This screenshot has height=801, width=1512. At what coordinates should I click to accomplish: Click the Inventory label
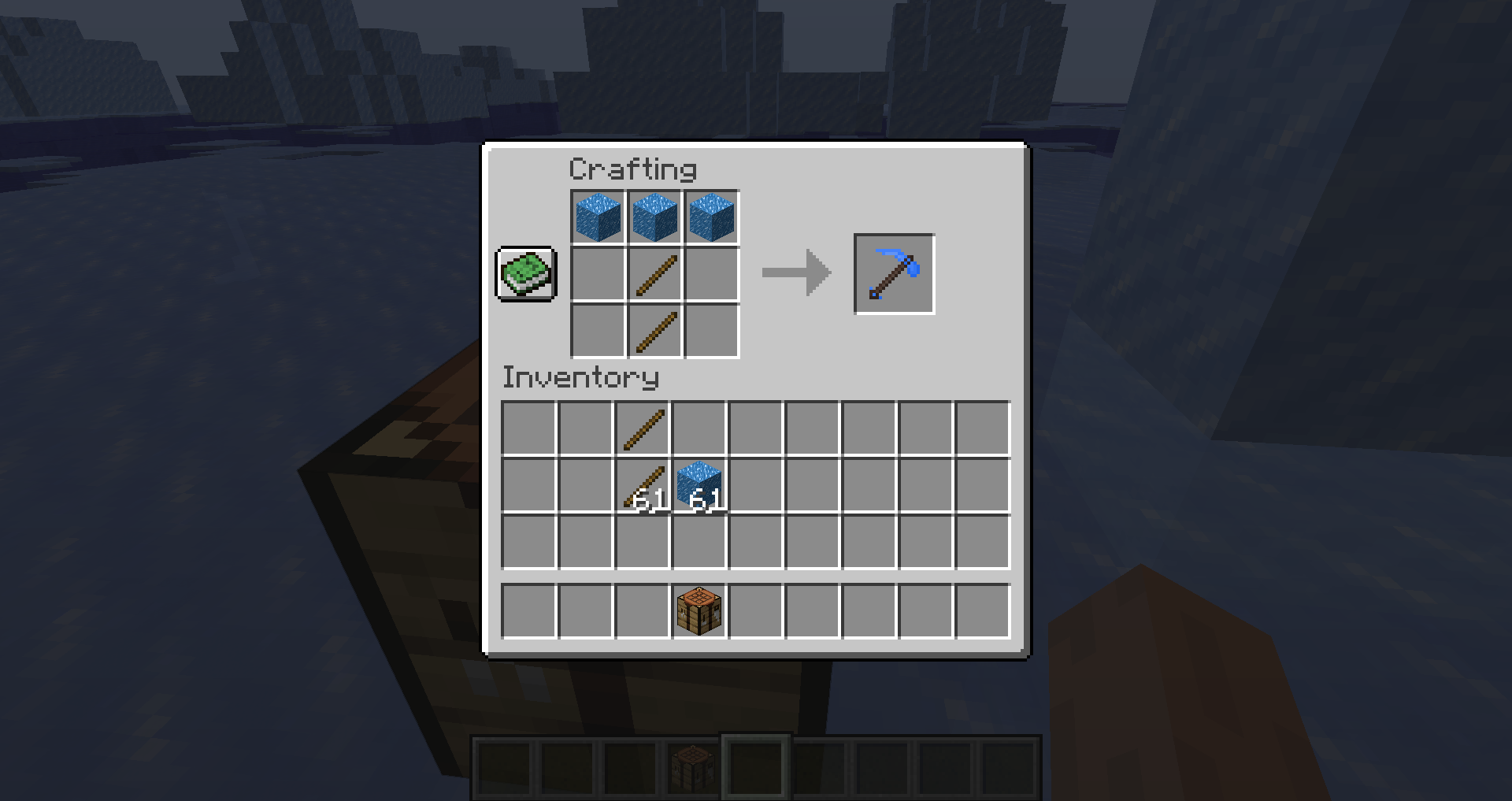pos(580,377)
